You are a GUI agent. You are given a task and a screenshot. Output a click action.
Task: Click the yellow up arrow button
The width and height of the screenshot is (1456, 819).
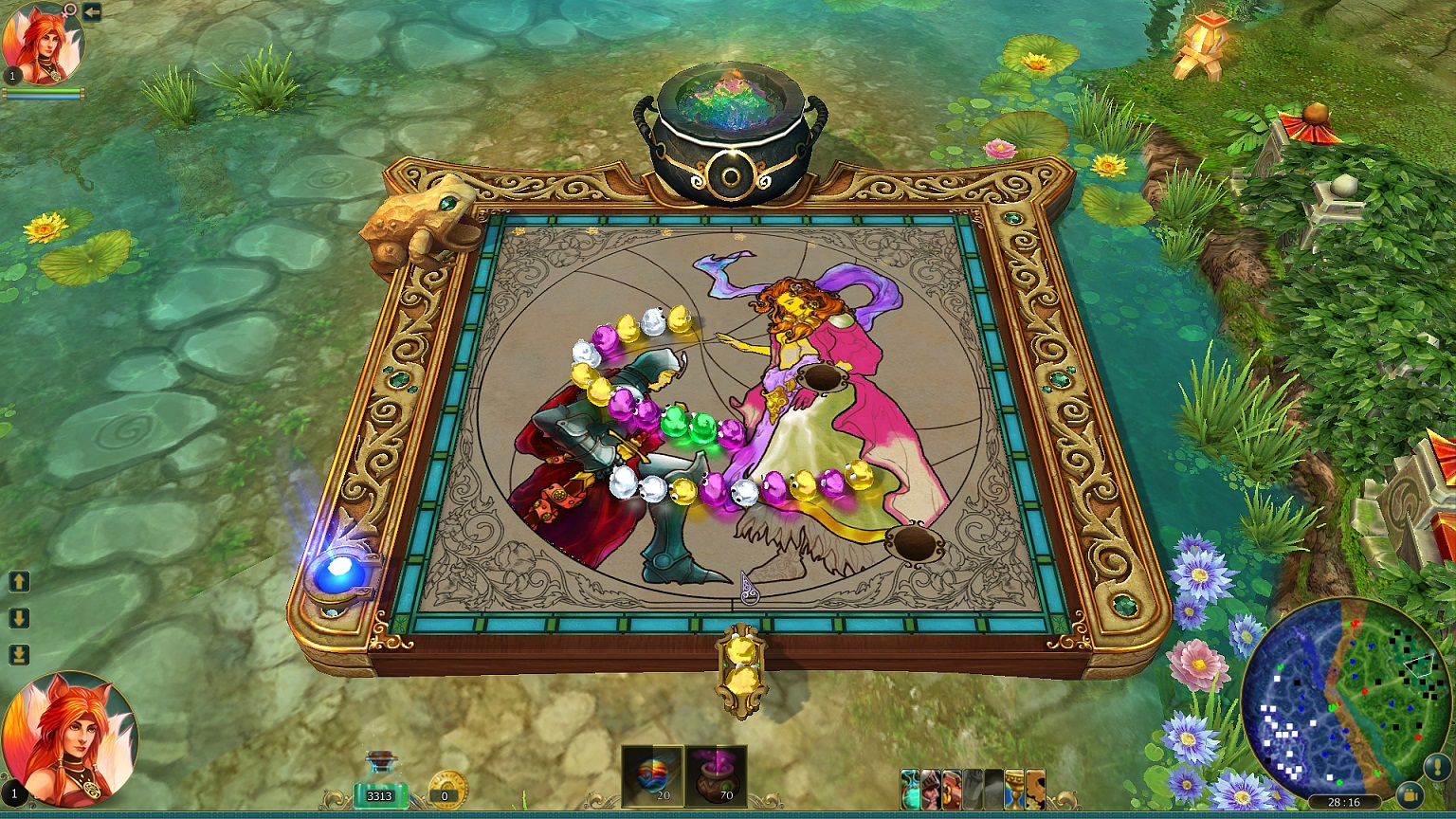click(x=19, y=581)
